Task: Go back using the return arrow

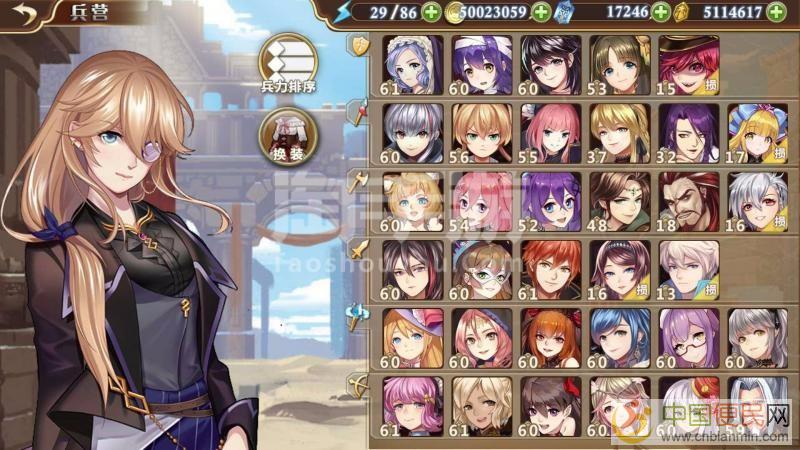Action: pos(23,13)
